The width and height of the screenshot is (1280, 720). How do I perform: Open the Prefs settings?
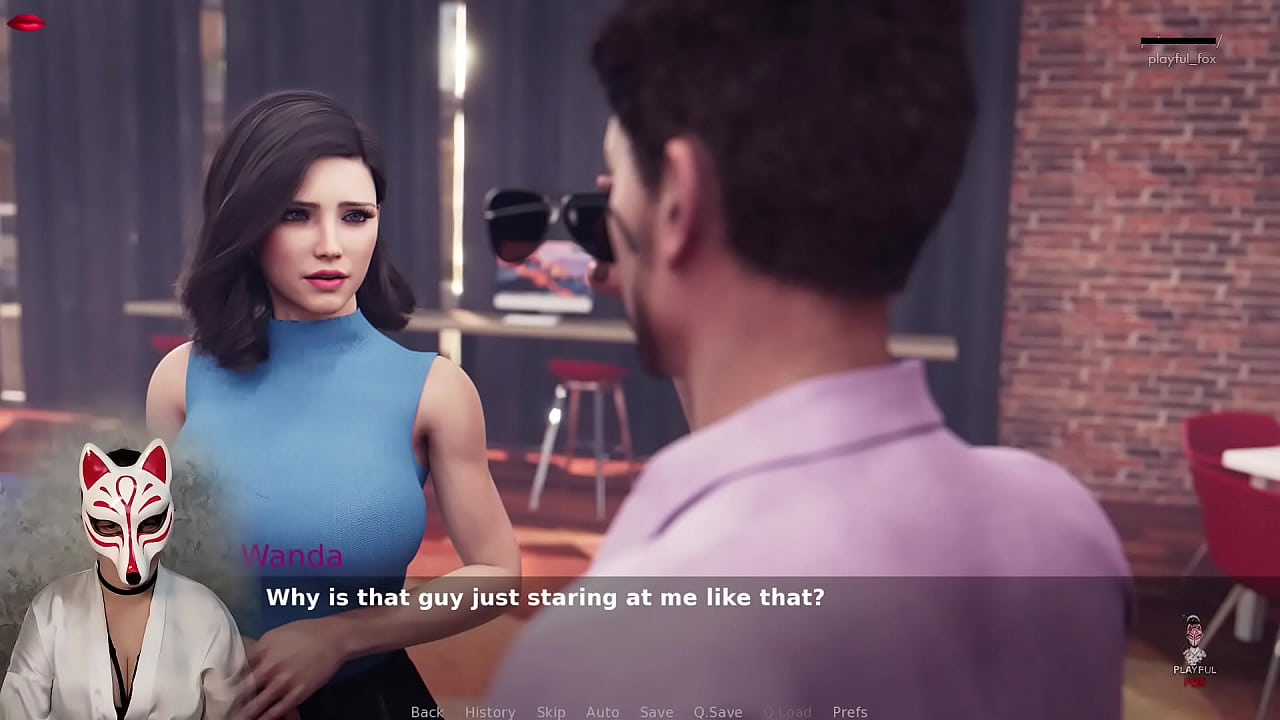[x=850, y=712]
